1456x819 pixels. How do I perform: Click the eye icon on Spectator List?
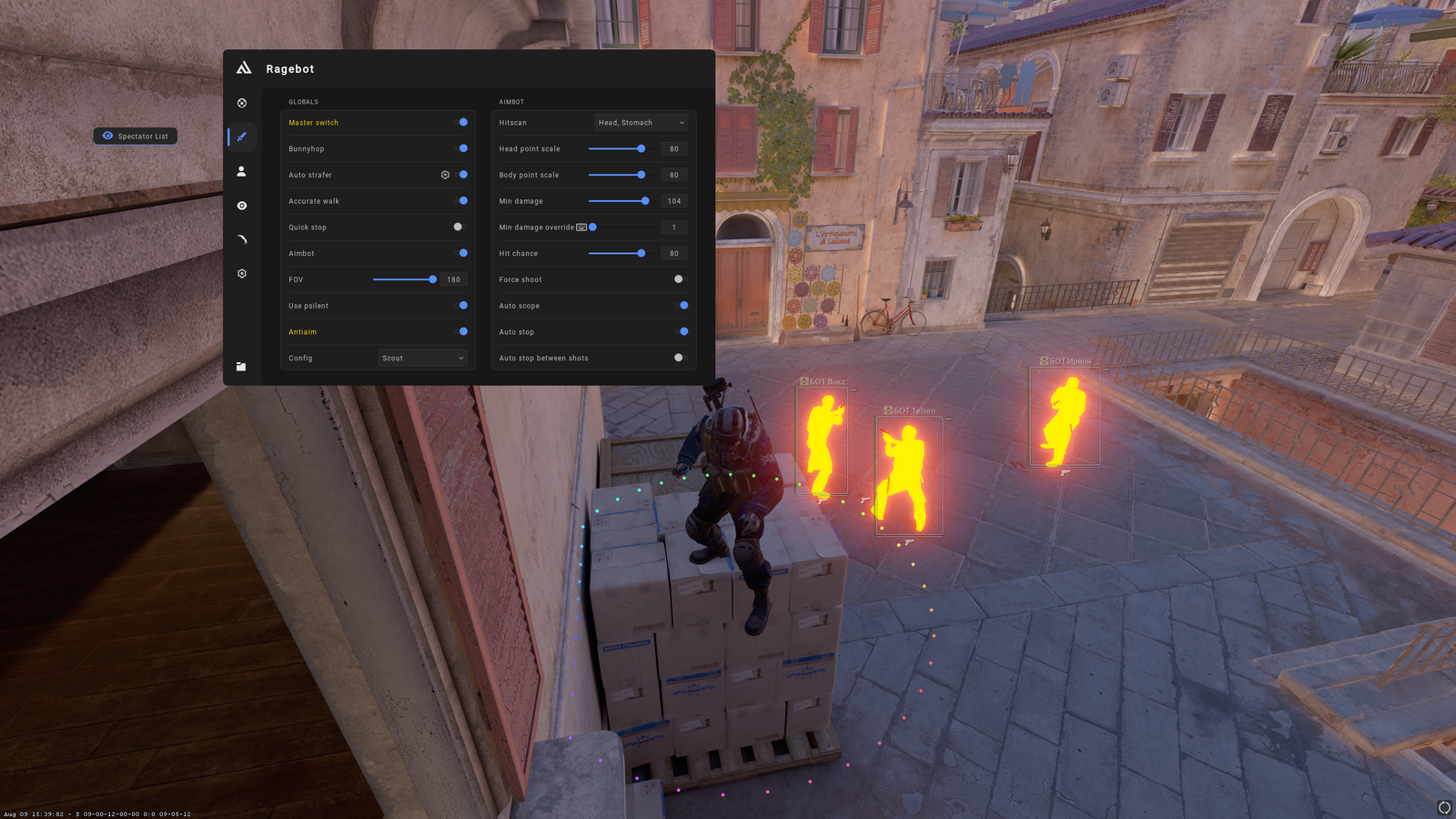click(x=106, y=136)
